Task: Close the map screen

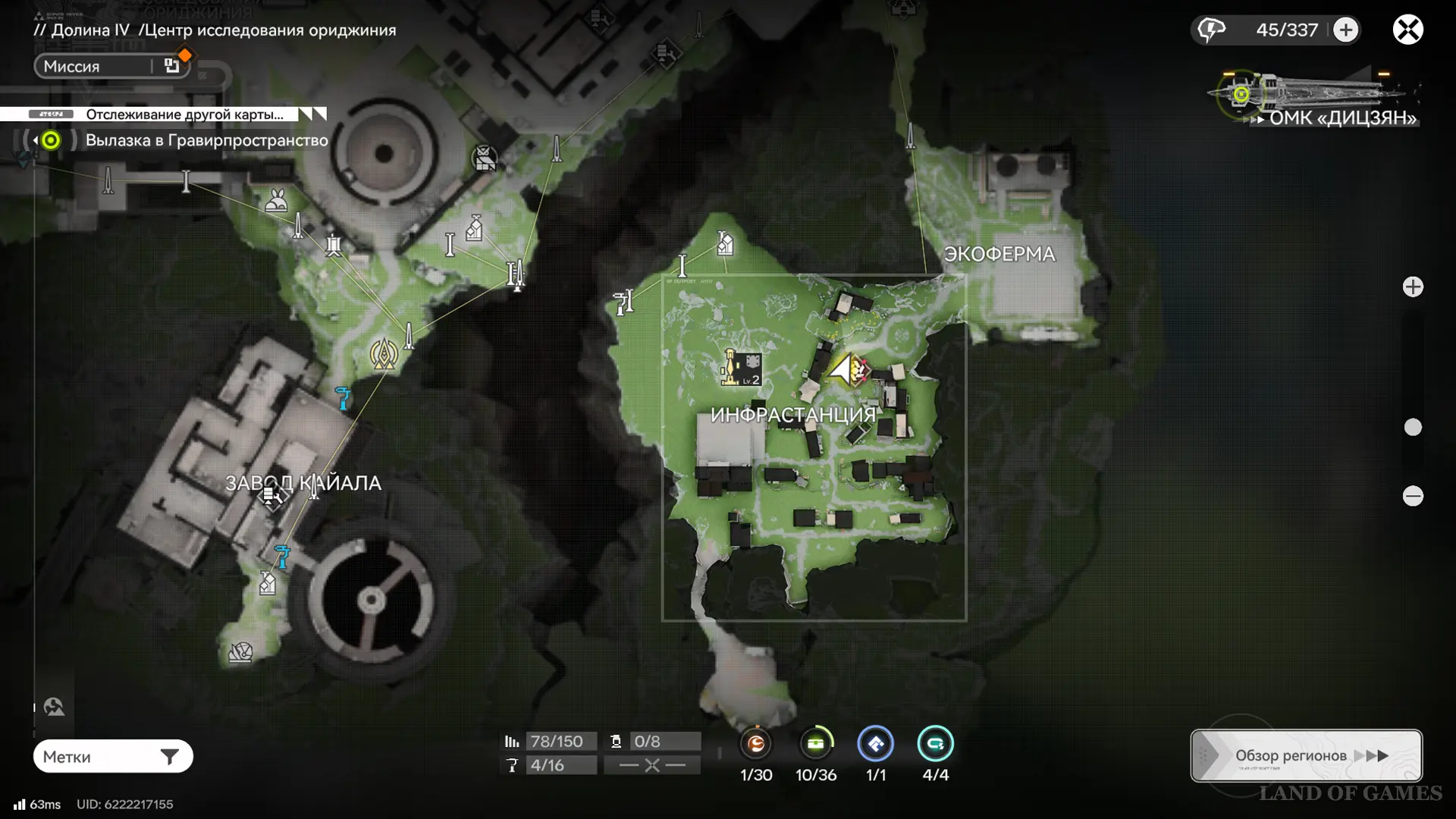Action: [1407, 30]
